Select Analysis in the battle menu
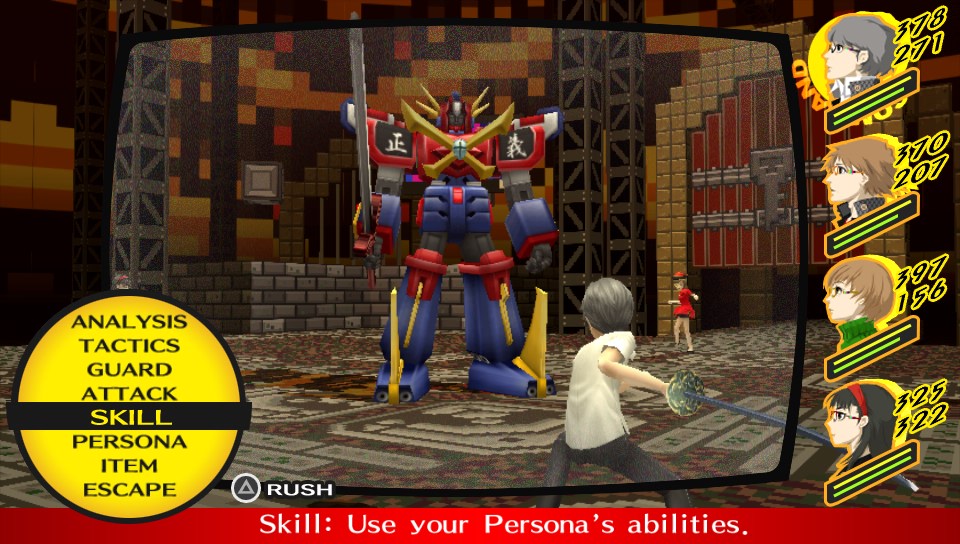Image resolution: width=960 pixels, height=544 pixels. point(129,322)
